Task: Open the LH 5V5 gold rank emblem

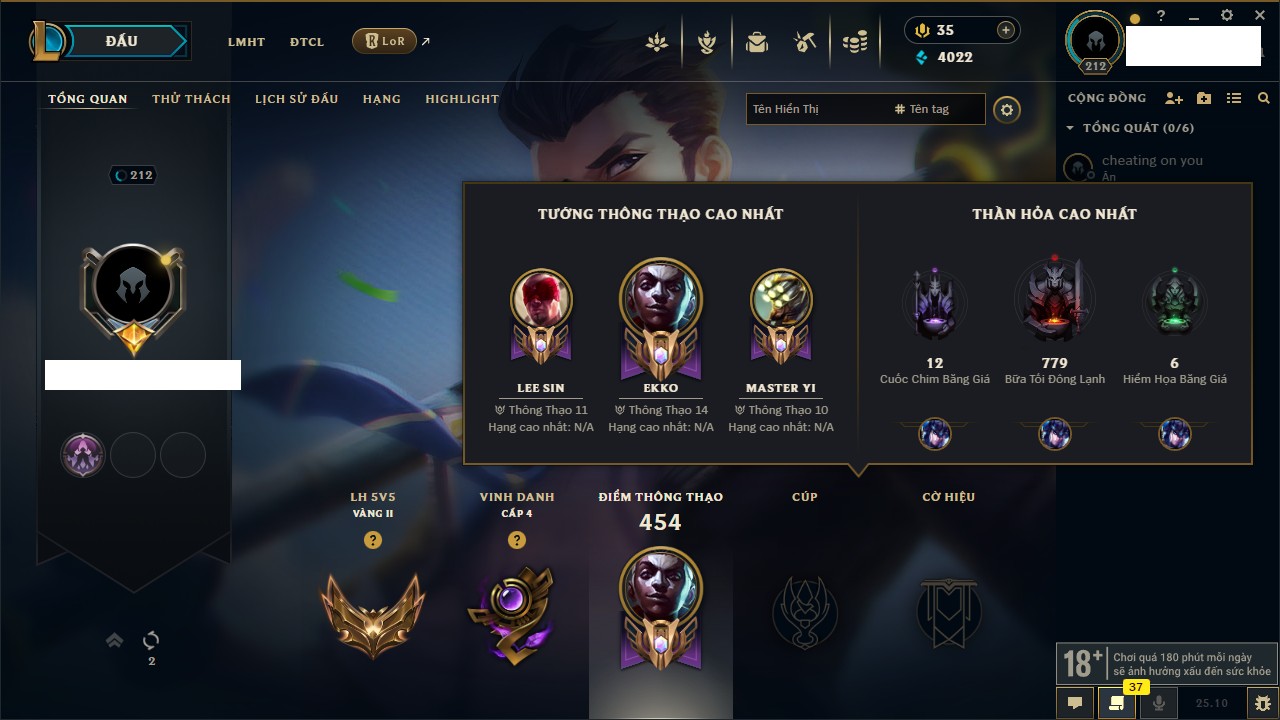Action: point(373,612)
